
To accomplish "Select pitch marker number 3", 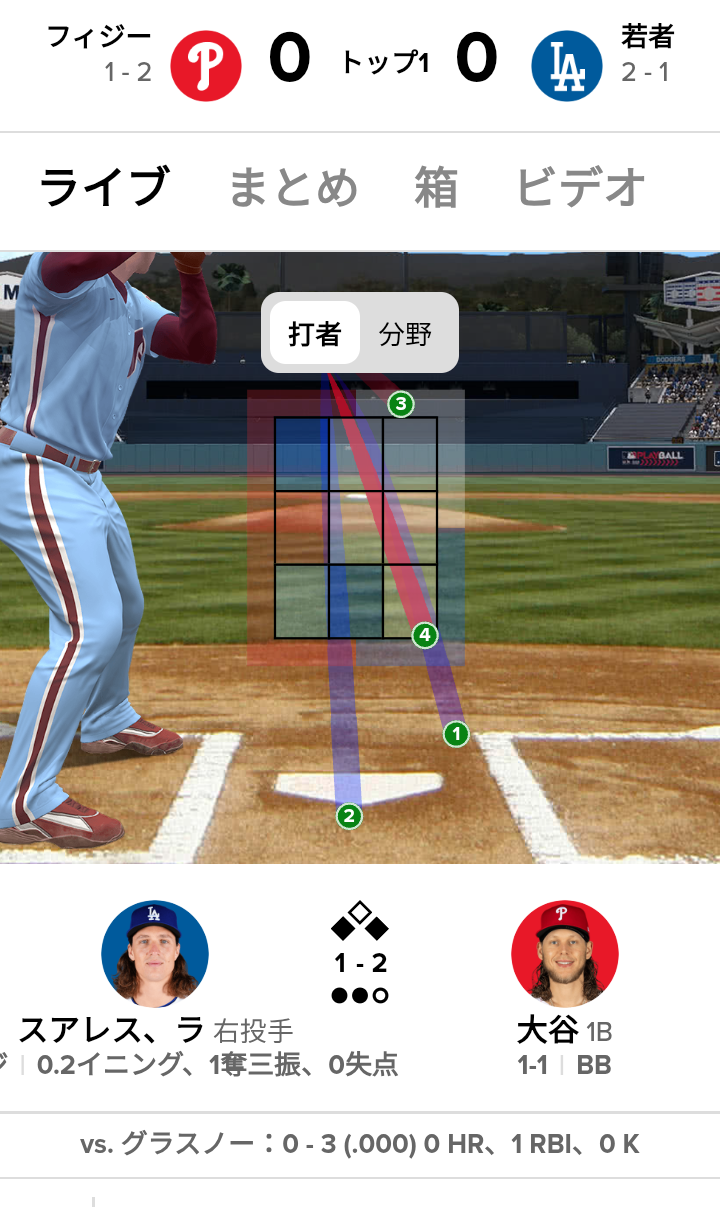I will click(401, 405).
